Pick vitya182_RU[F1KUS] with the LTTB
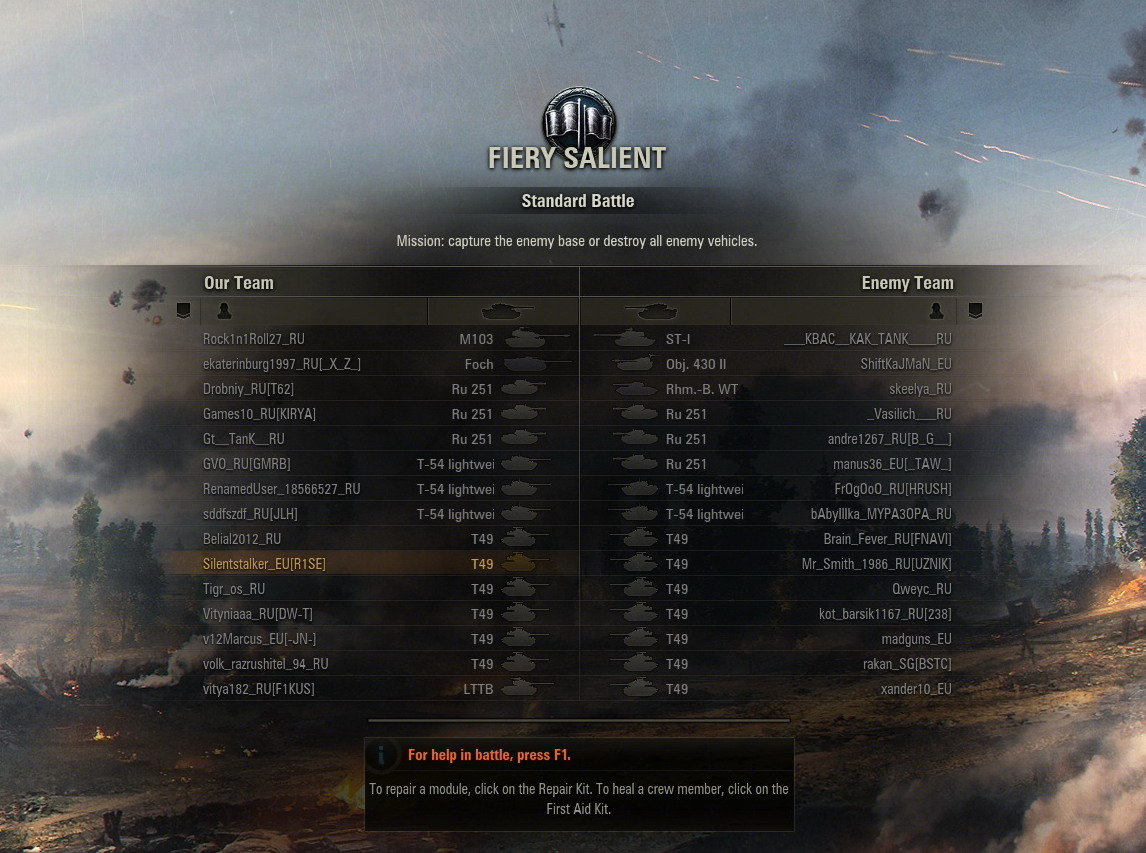This screenshot has height=853, width=1146. (260, 689)
